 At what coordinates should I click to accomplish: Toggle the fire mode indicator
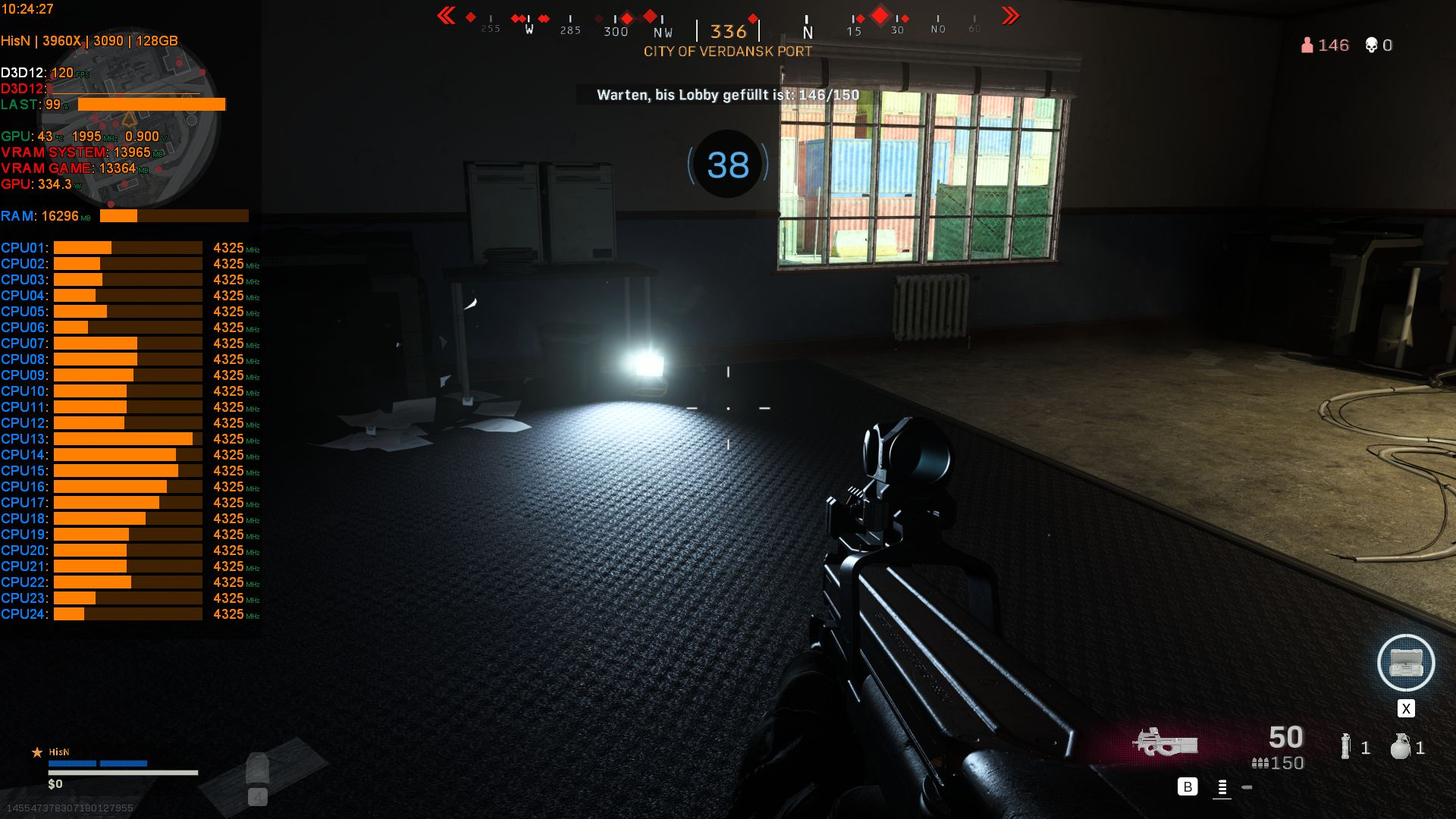click(1222, 789)
